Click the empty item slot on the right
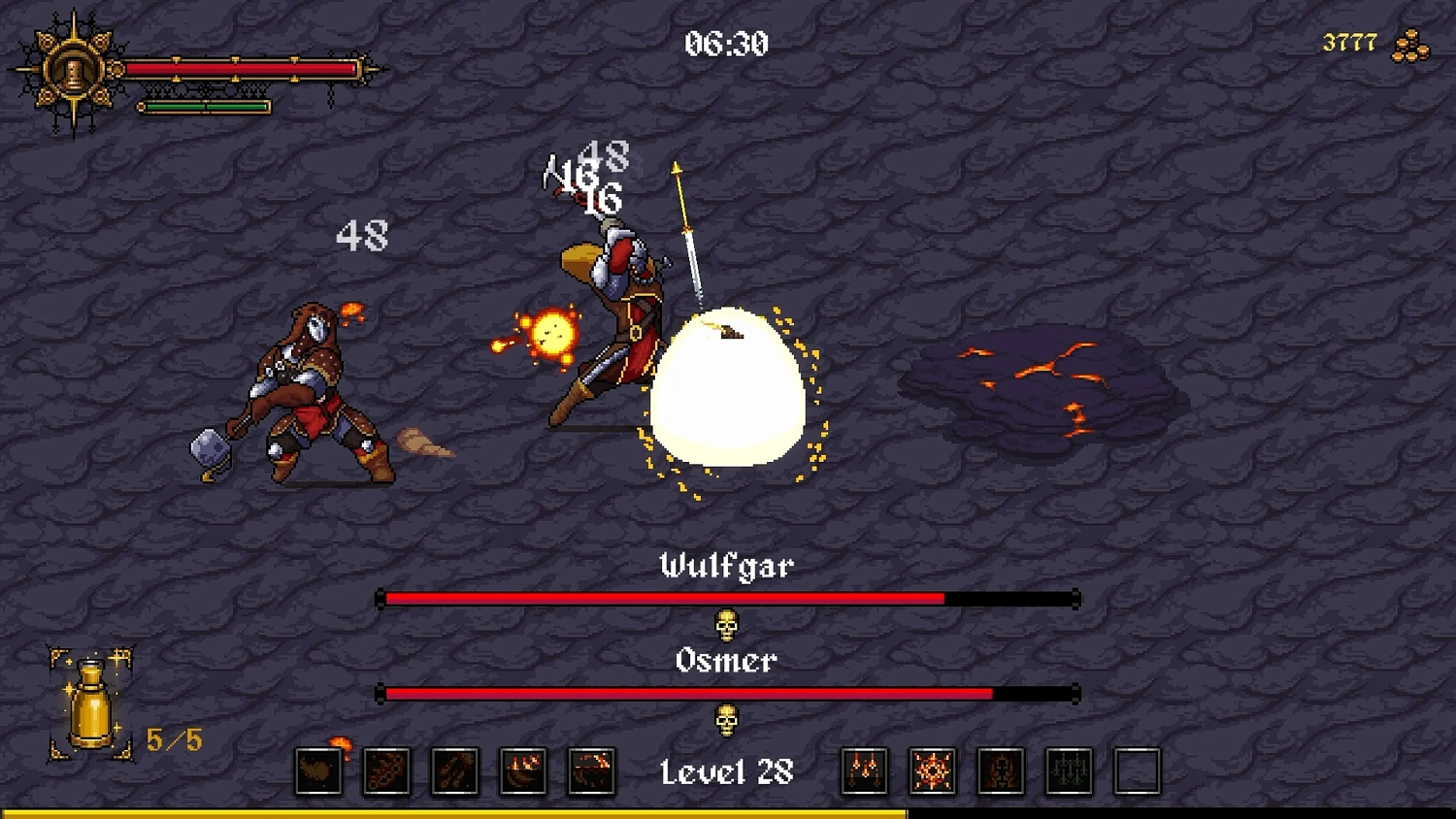This screenshot has width=1456, height=819. coord(1136,770)
